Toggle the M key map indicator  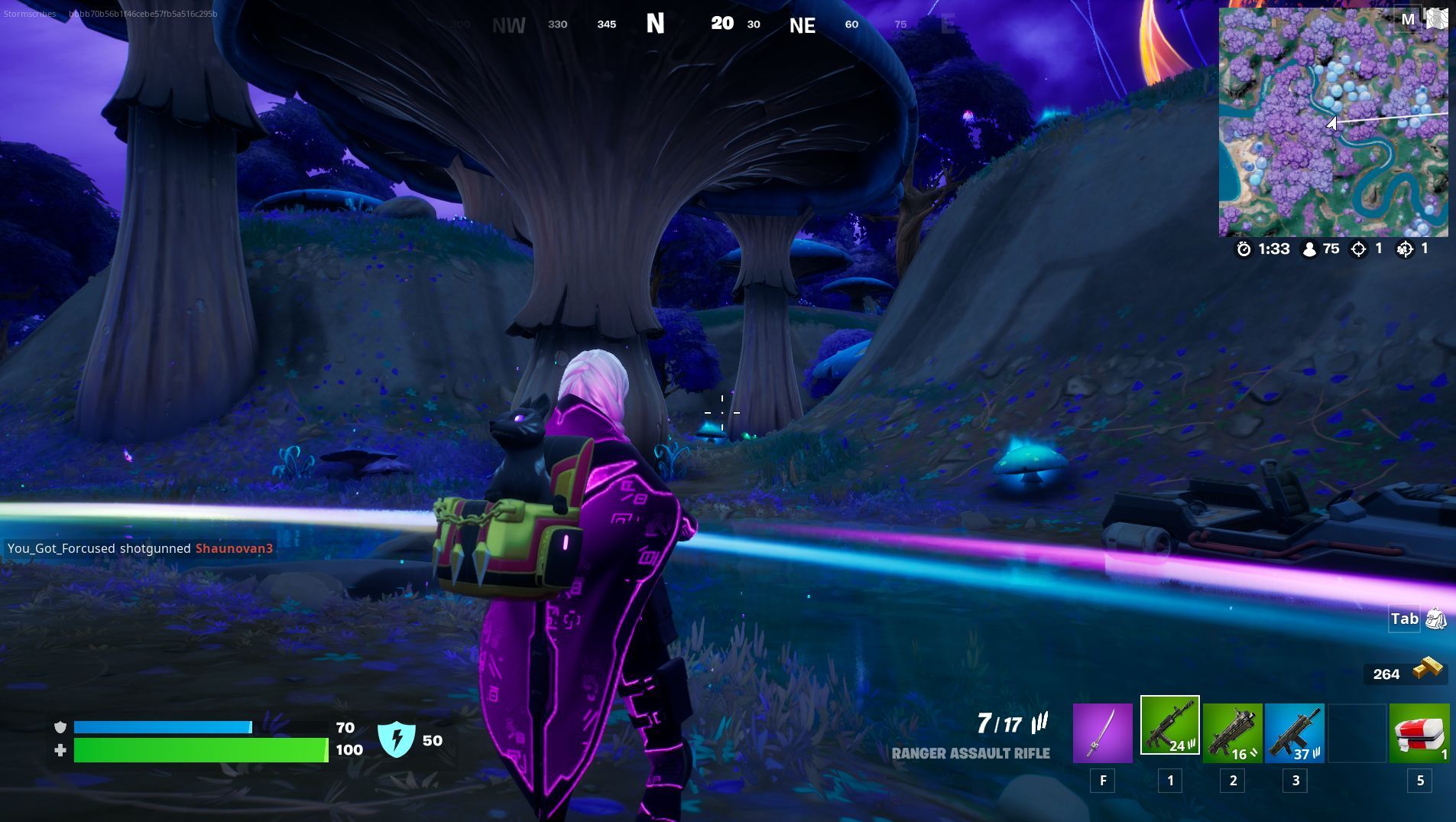coord(1409,18)
